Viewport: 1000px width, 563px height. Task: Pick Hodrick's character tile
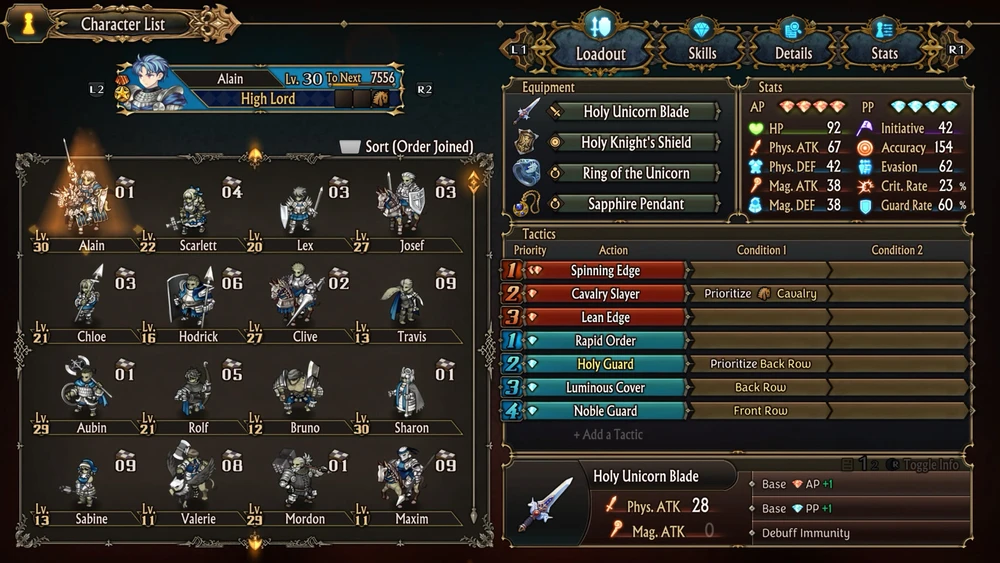(x=197, y=305)
